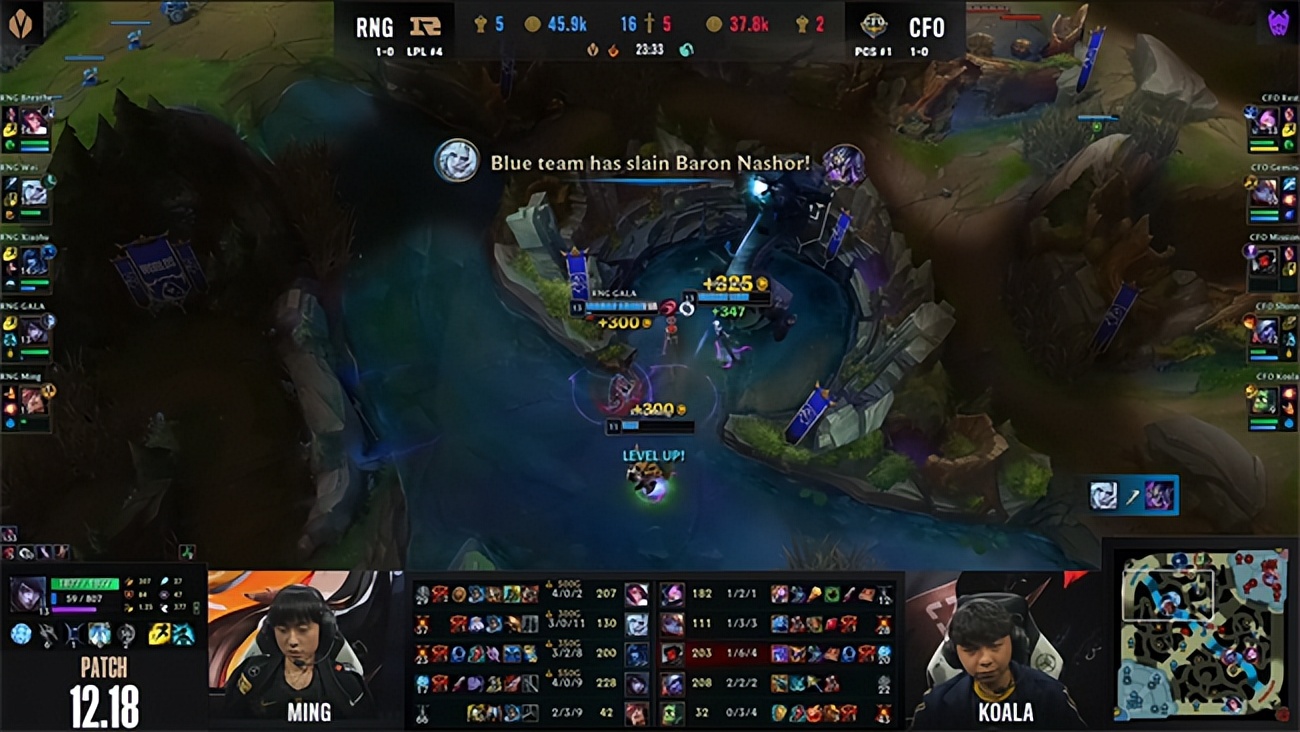Select the Baron buff icon under the timer
Viewport: 1300px width, 732px height.
[x=590, y=47]
